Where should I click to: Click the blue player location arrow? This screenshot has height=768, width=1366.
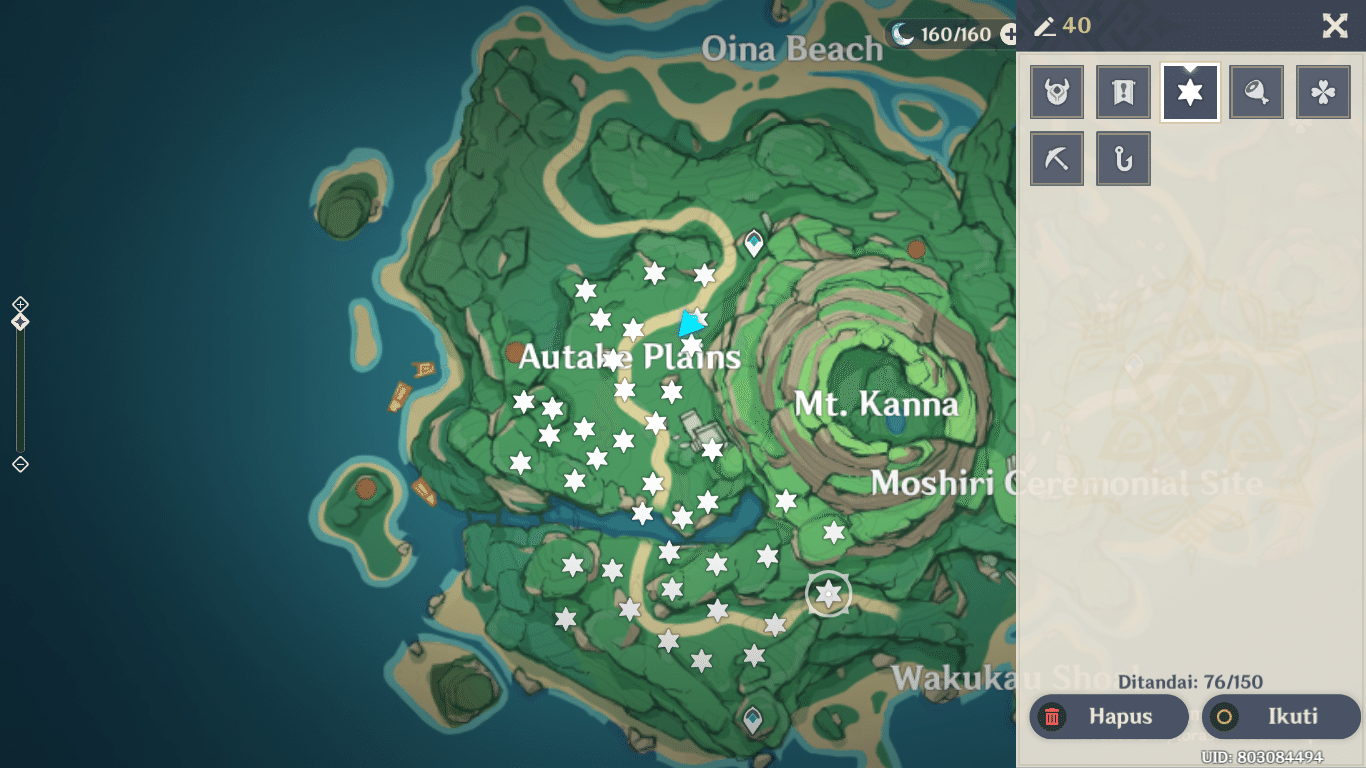click(x=692, y=324)
